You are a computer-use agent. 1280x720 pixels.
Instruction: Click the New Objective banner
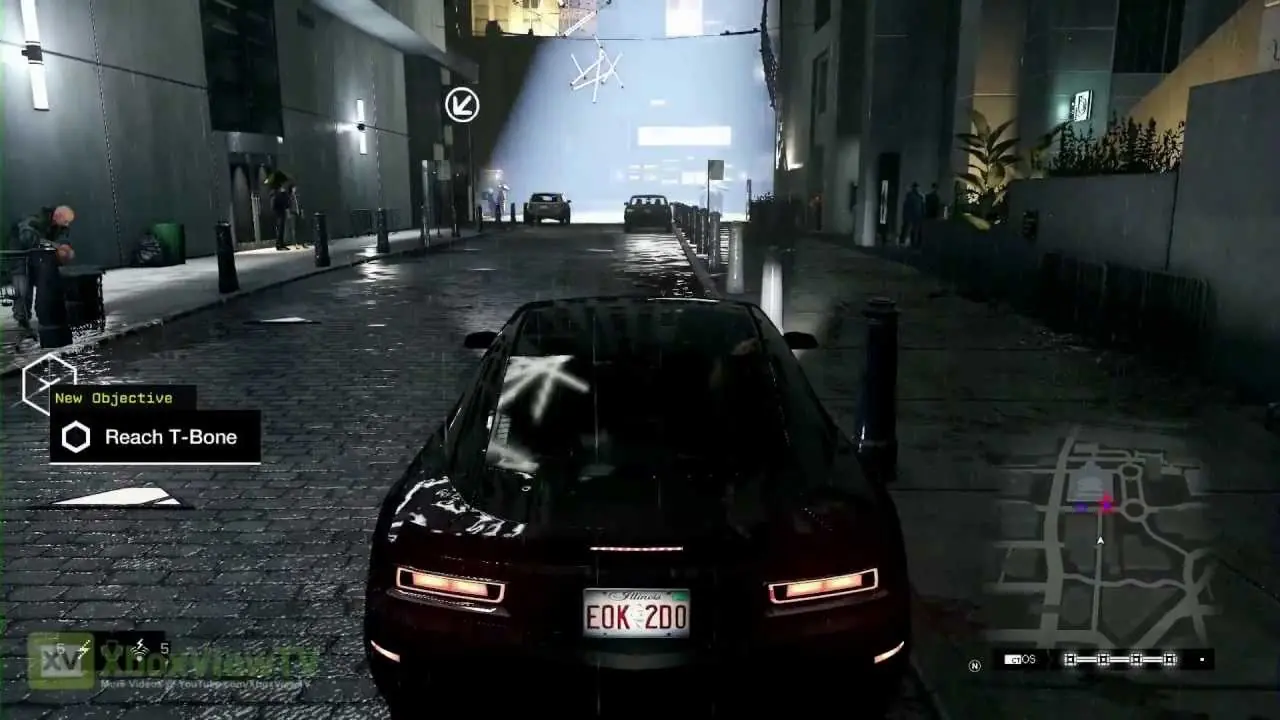click(x=115, y=397)
